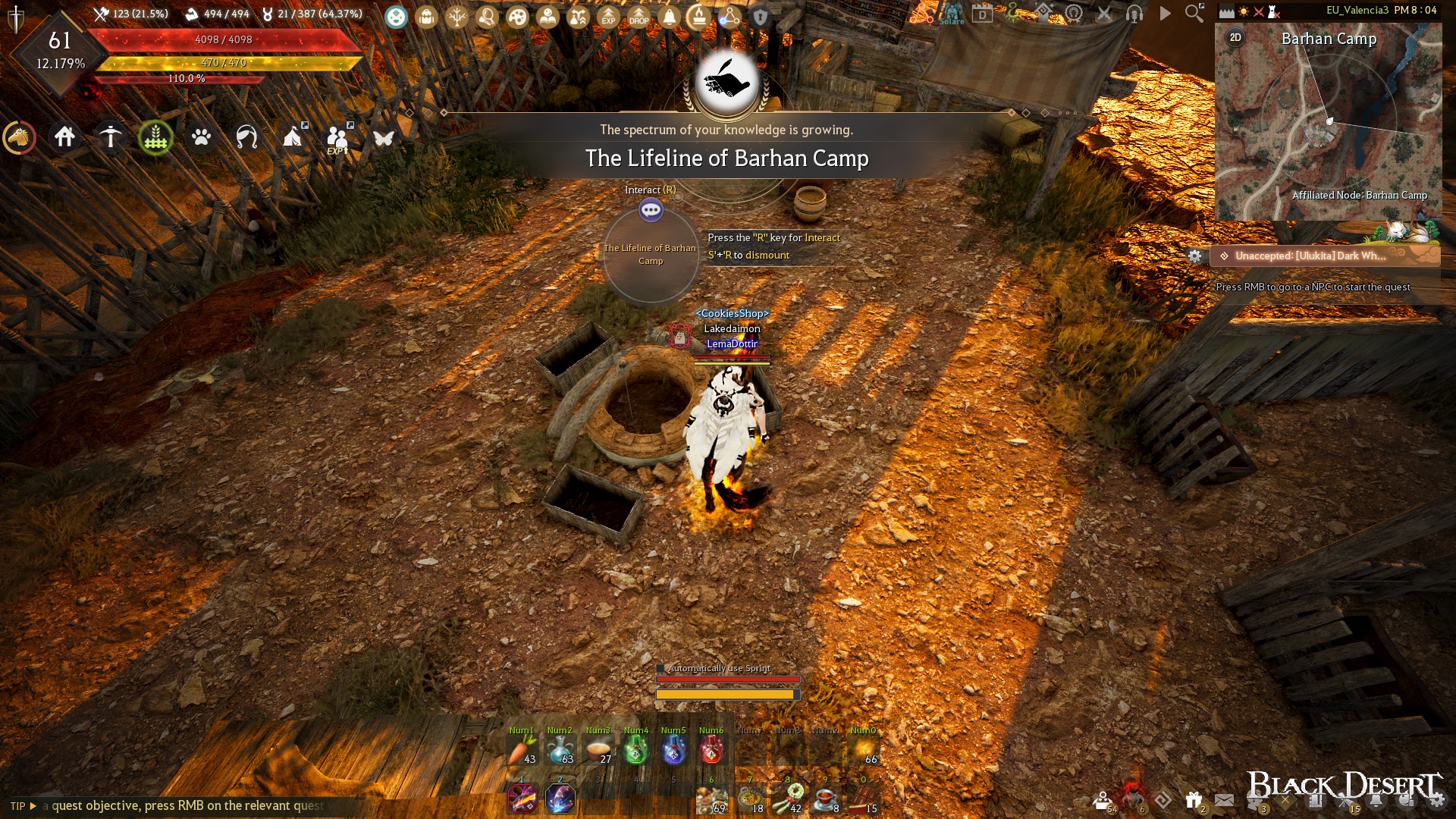Expand the Unaccepted Ulukita quest entry

(x=1304, y=256)
